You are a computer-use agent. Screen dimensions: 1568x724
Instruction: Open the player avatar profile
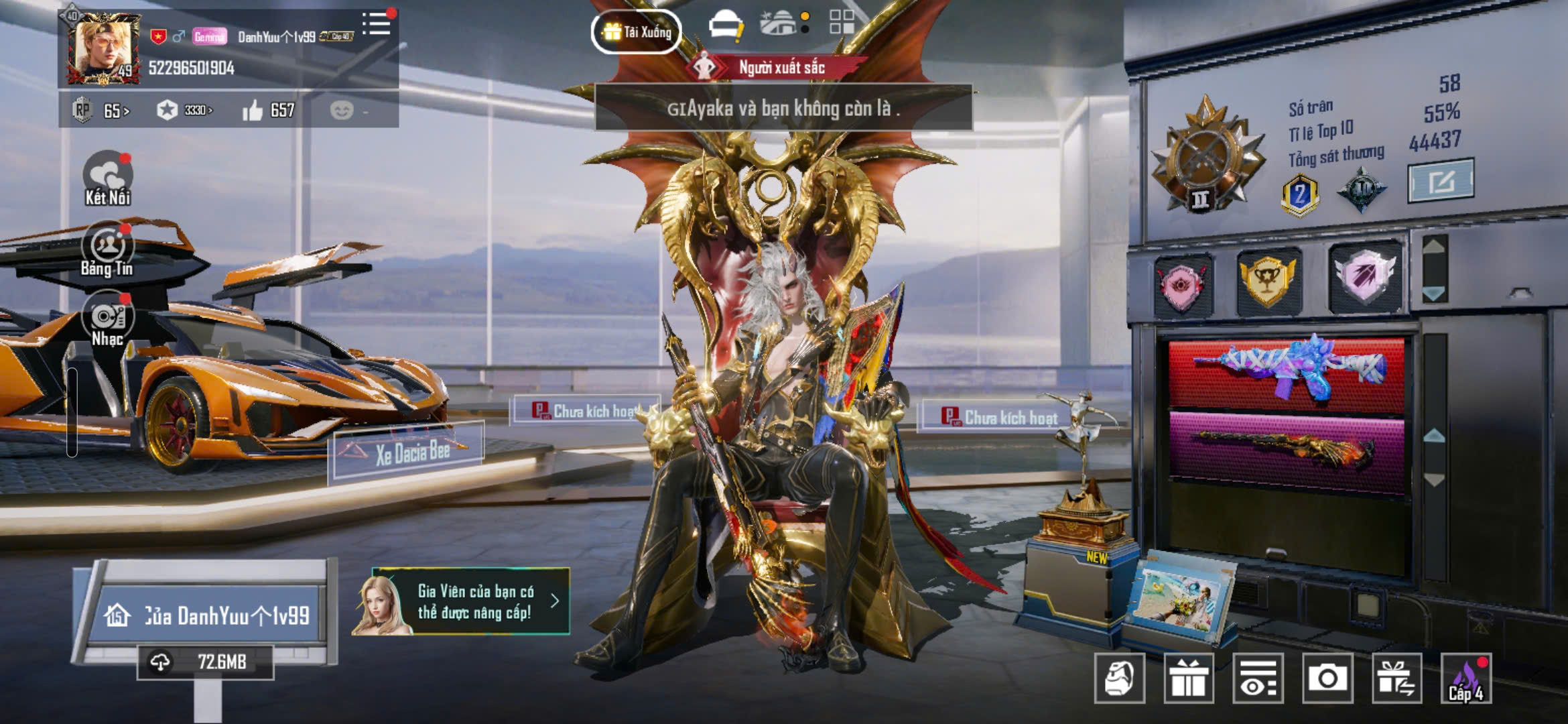pyautogui.click(x=104, y=48)
